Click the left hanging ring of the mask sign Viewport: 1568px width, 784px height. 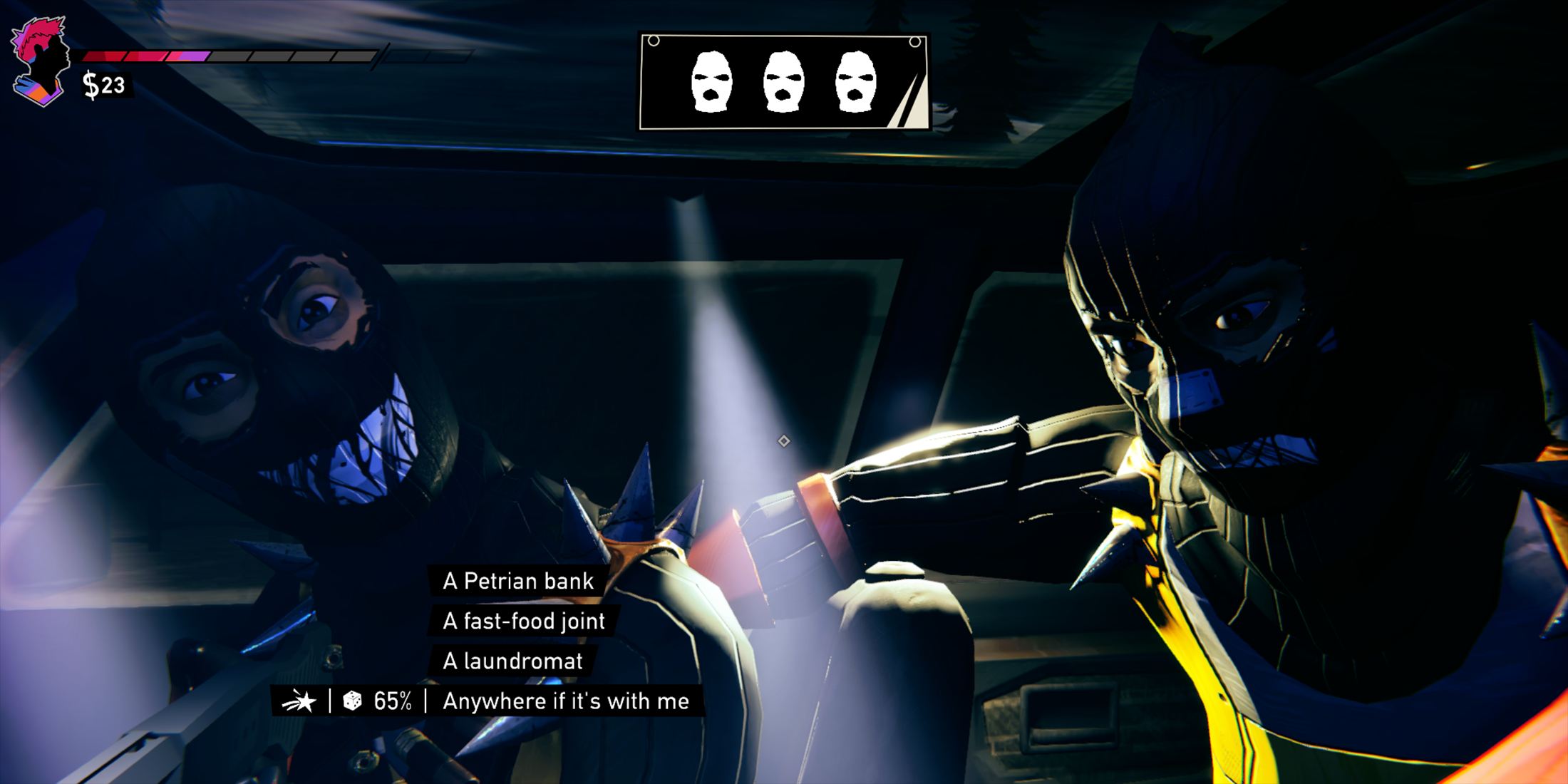pyautogui.click(x=654, y=39)
